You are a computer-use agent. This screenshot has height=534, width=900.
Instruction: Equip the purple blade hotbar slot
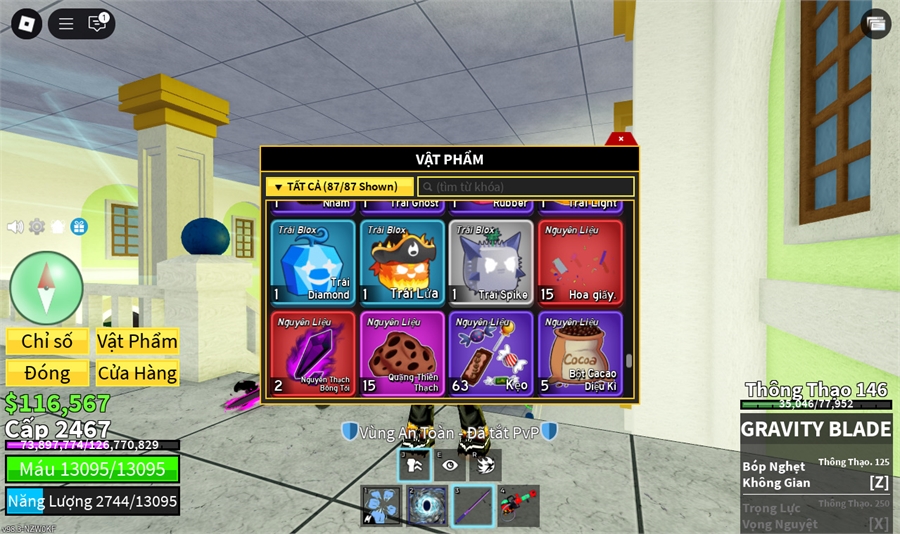tap(472, 505)
